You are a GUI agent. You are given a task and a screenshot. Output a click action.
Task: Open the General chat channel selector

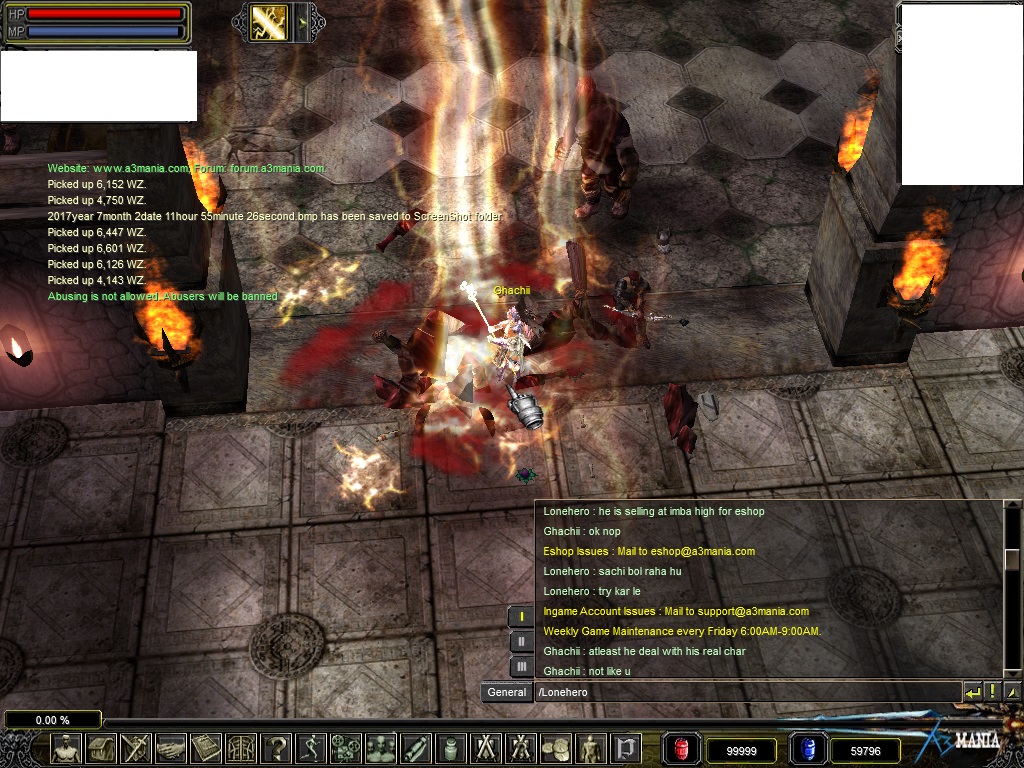click(507, 692)
